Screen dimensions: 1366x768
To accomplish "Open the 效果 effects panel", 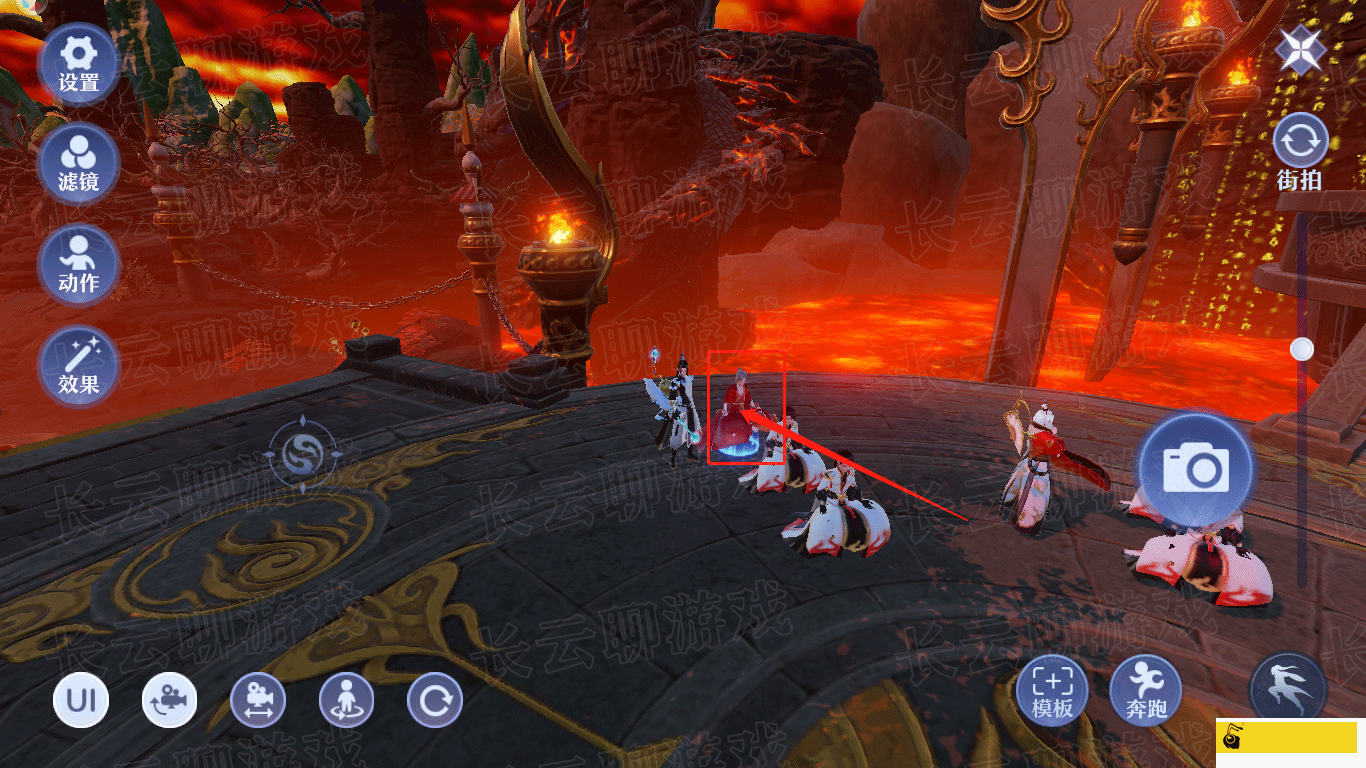I will point(78,366).
